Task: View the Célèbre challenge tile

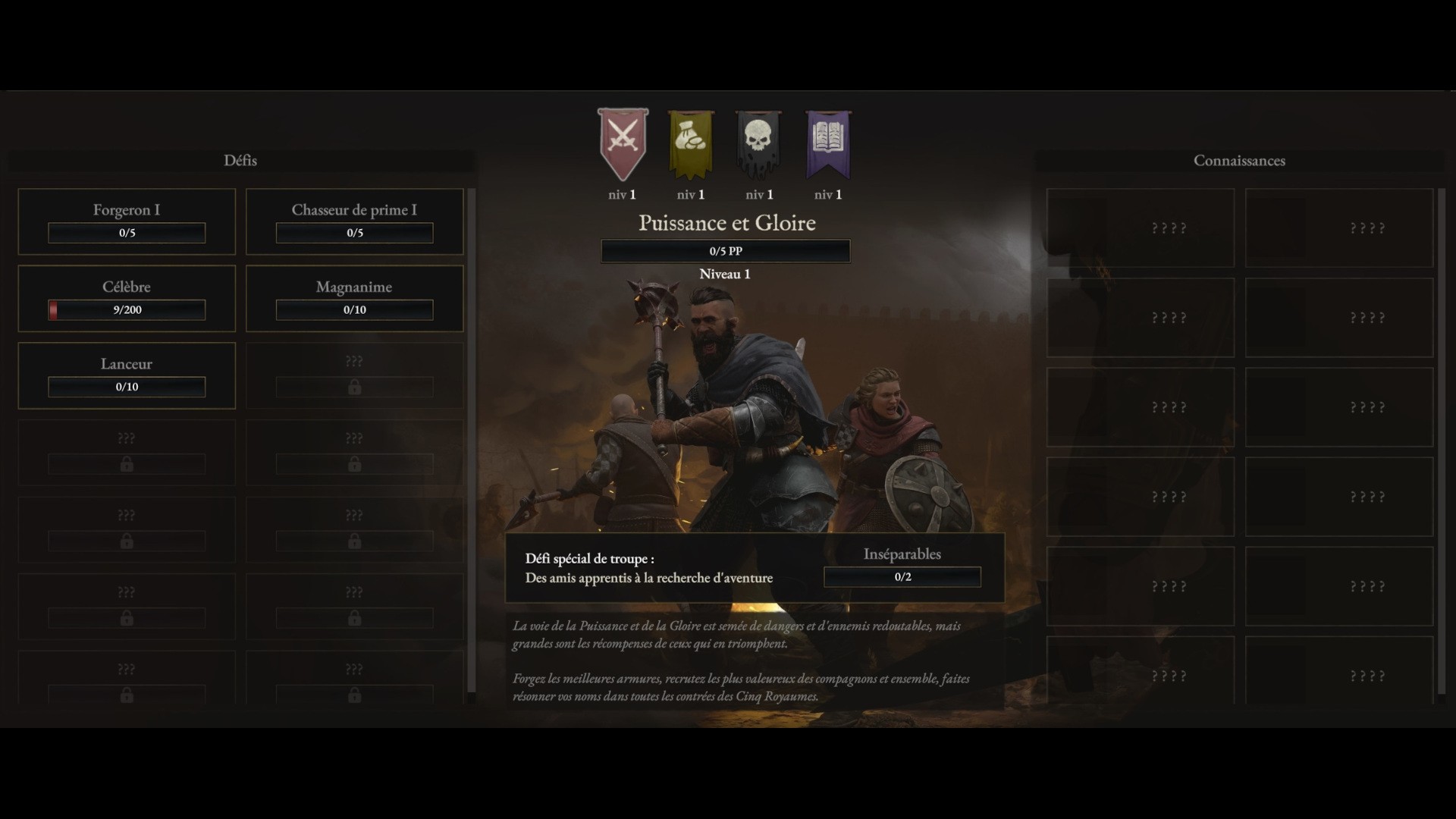Action: pyautogui.click(x=127, y=298)
